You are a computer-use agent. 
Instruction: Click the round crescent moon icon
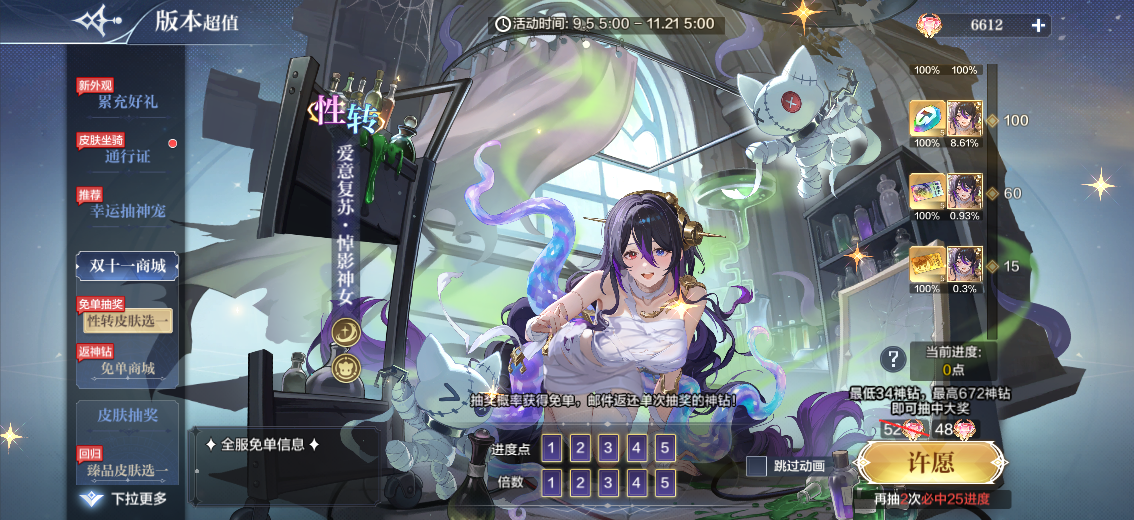(x=347, y=329)
